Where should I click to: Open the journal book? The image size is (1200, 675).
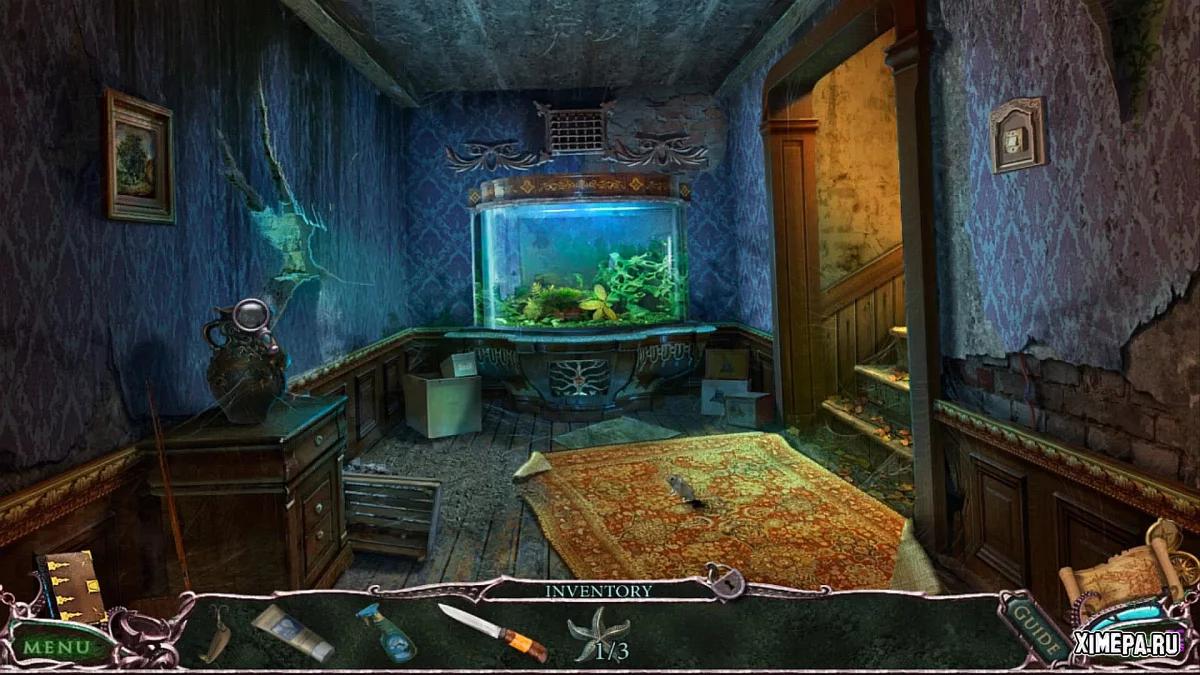tap(72, 586)
